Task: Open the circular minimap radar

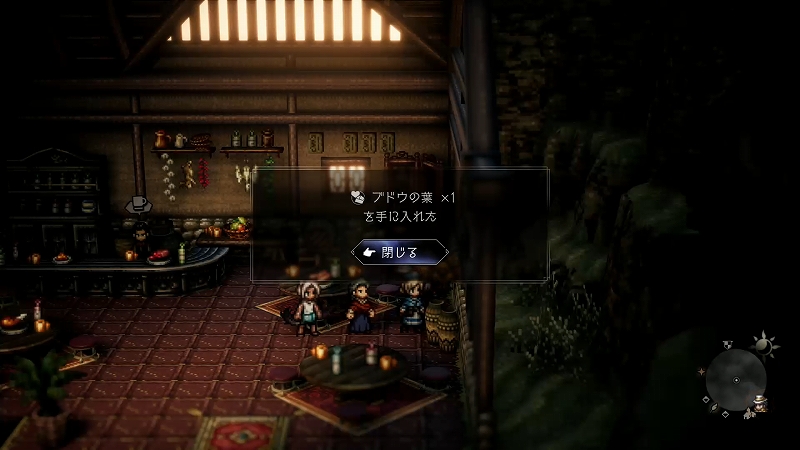Action: coord(736,380)
